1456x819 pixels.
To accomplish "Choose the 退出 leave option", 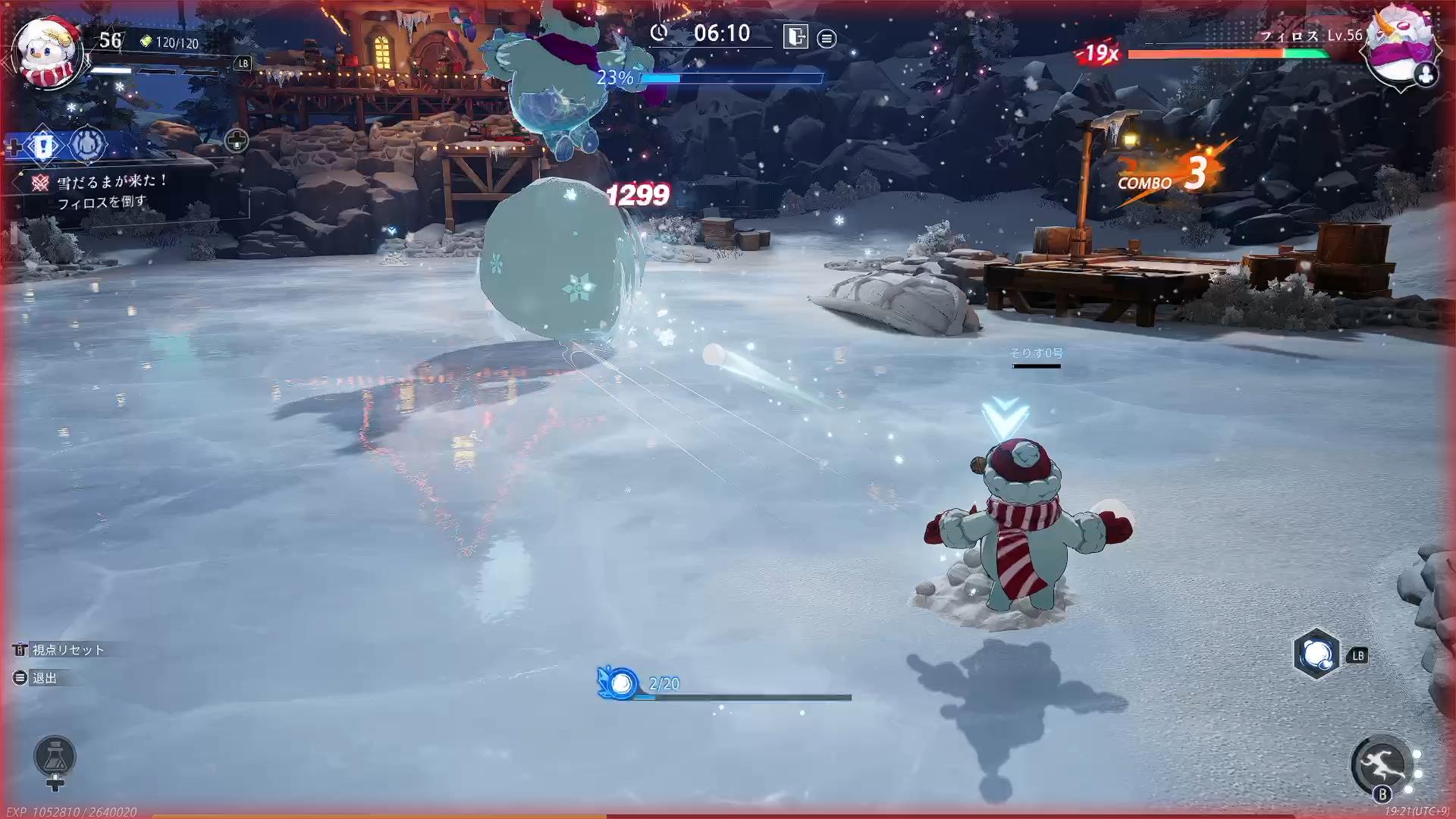I will [43, 678].
